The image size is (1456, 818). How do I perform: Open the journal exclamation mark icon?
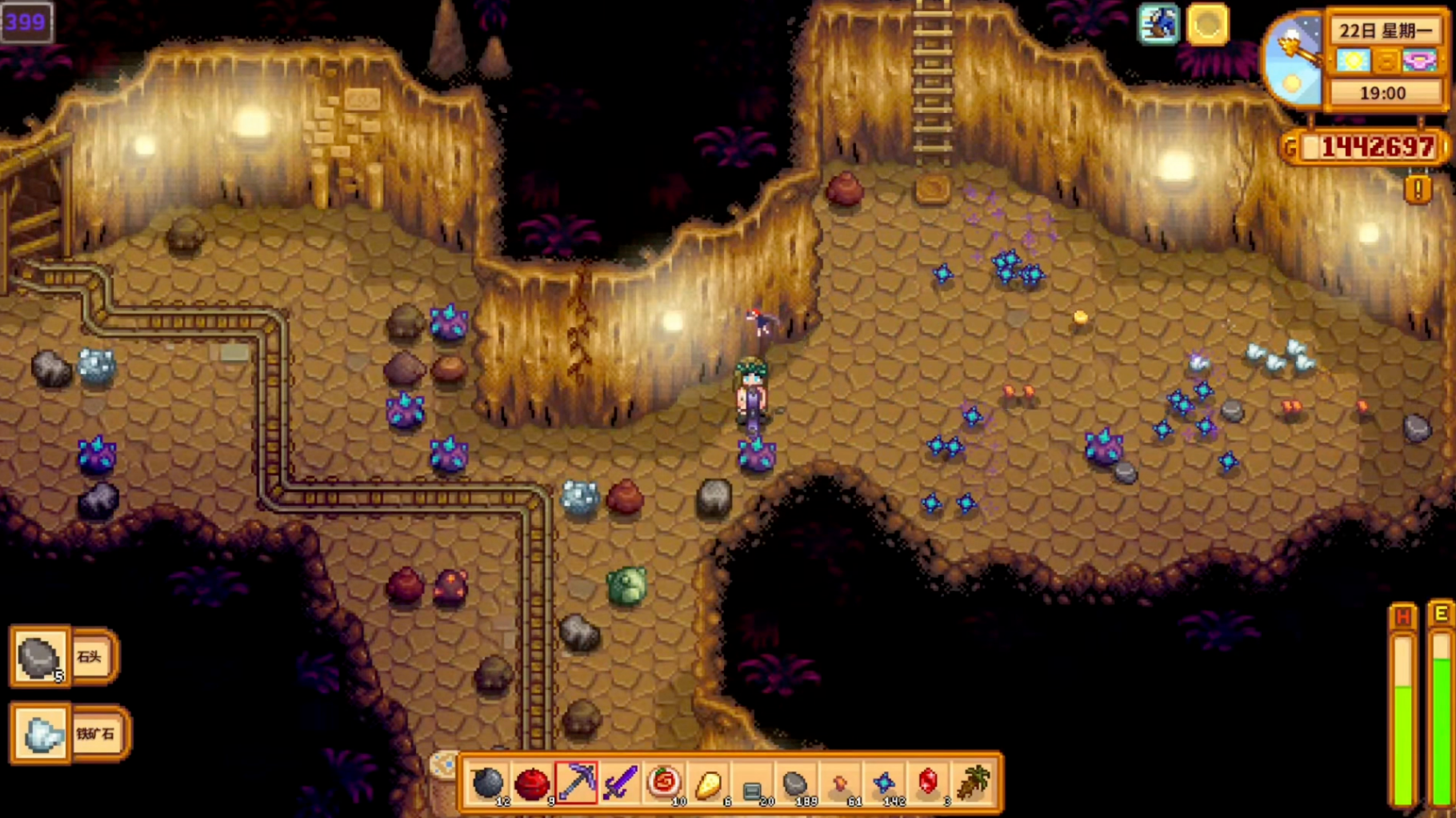1418,189
